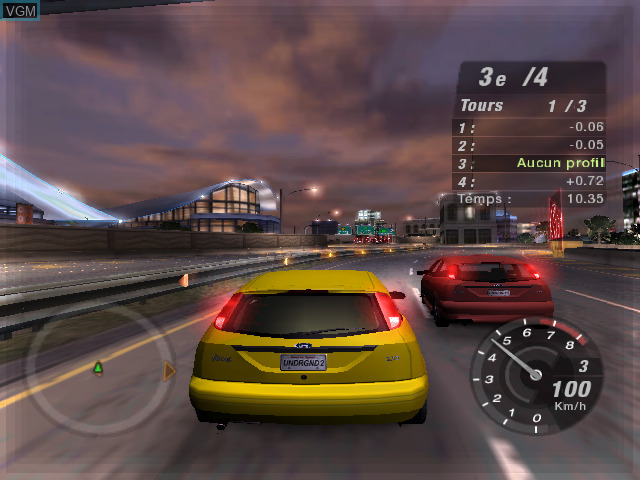Click the VGM watermark logo
Image resolution: width=640 pixels, height=480 pixels.
(20, 10)
